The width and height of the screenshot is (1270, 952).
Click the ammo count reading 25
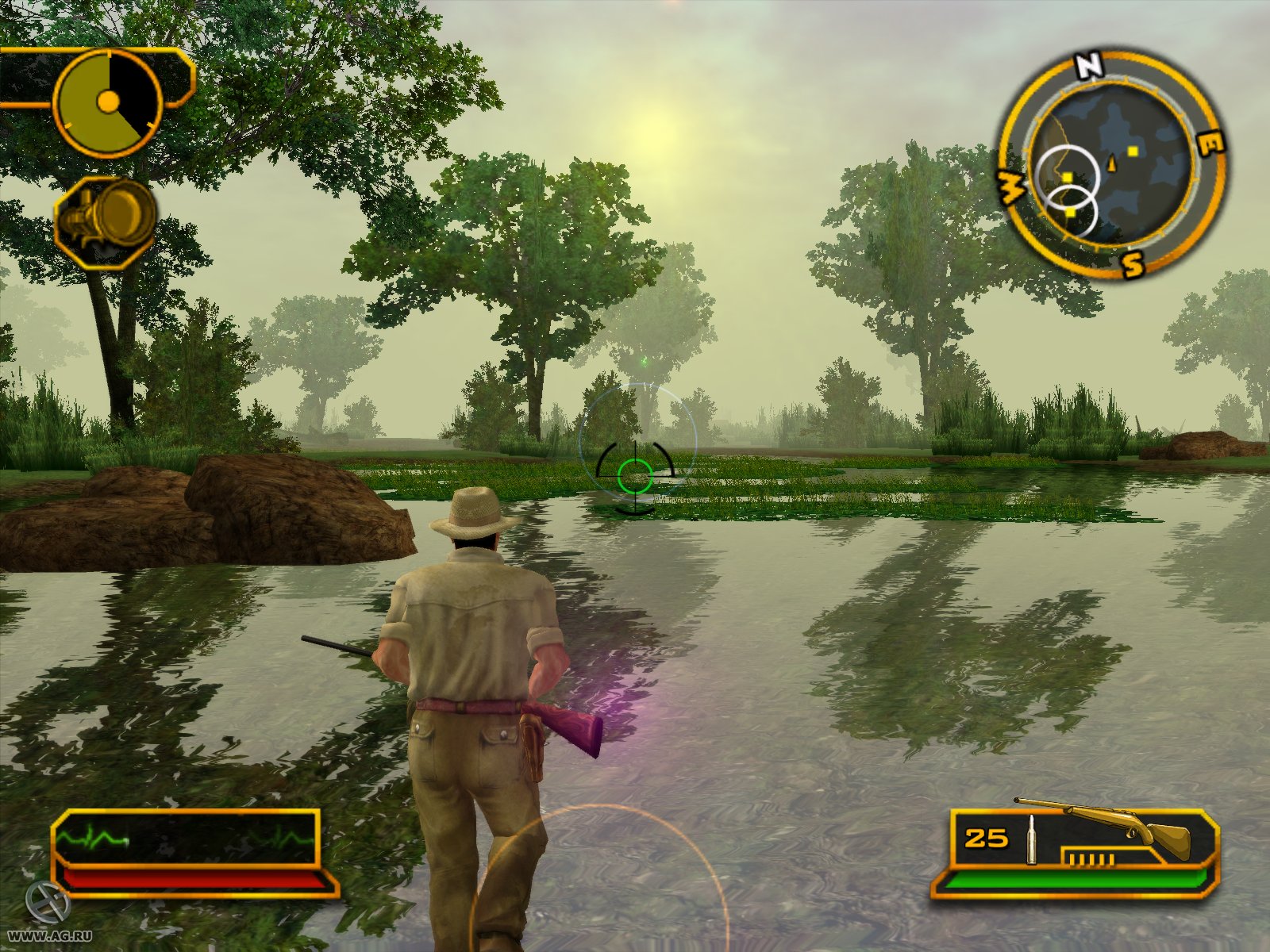986,835
